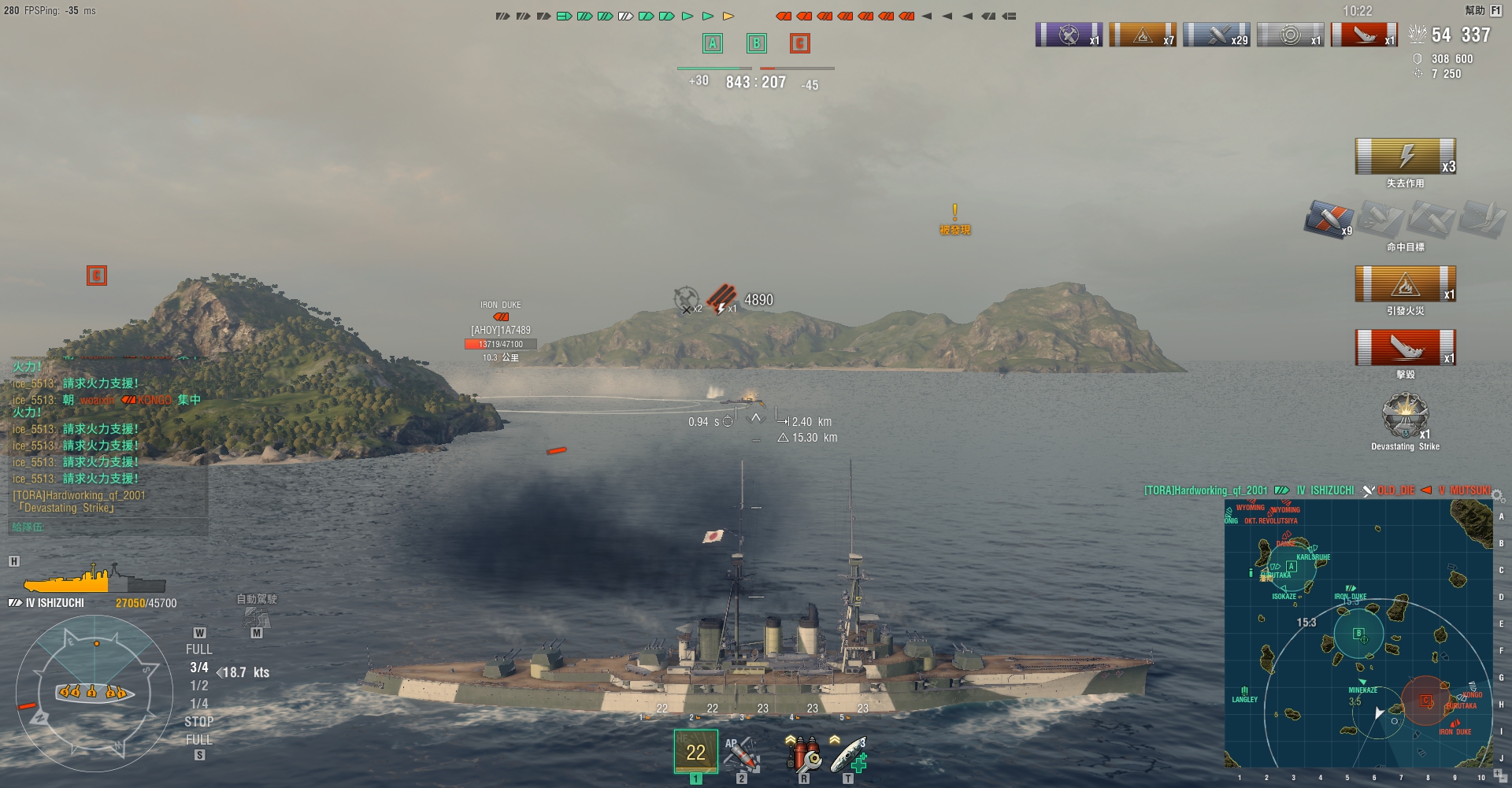
Task: Click capture point A on the minimap
Action: click(1291, 567)
